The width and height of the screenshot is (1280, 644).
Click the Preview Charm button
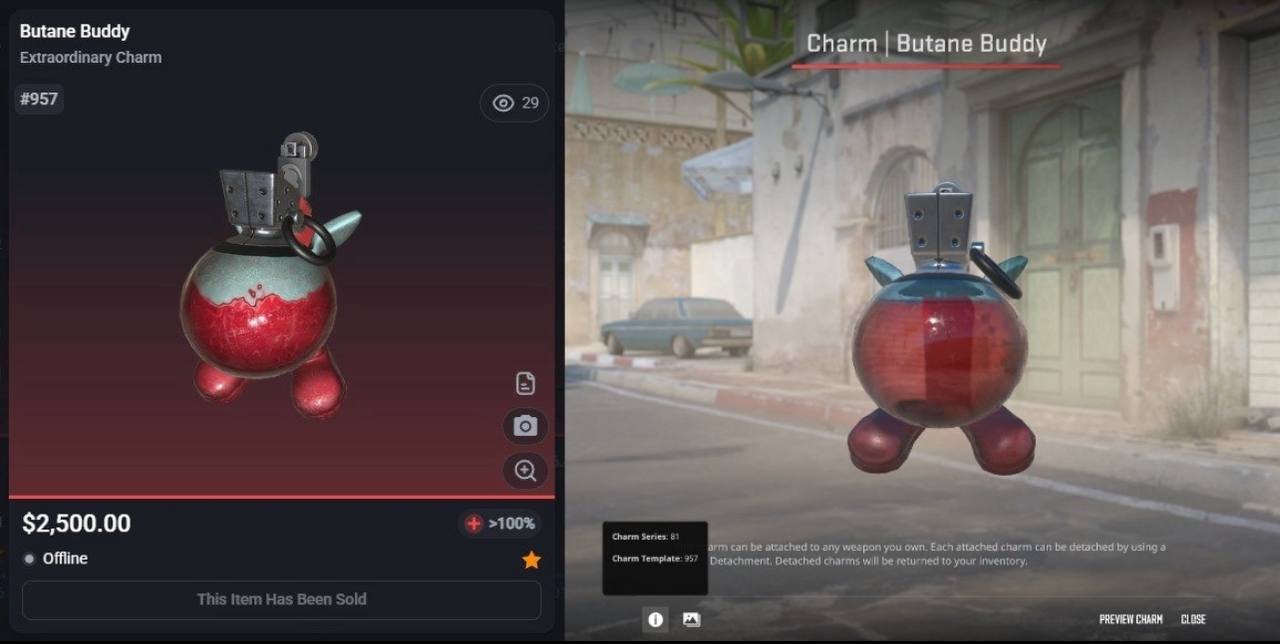coord(1130,619)
